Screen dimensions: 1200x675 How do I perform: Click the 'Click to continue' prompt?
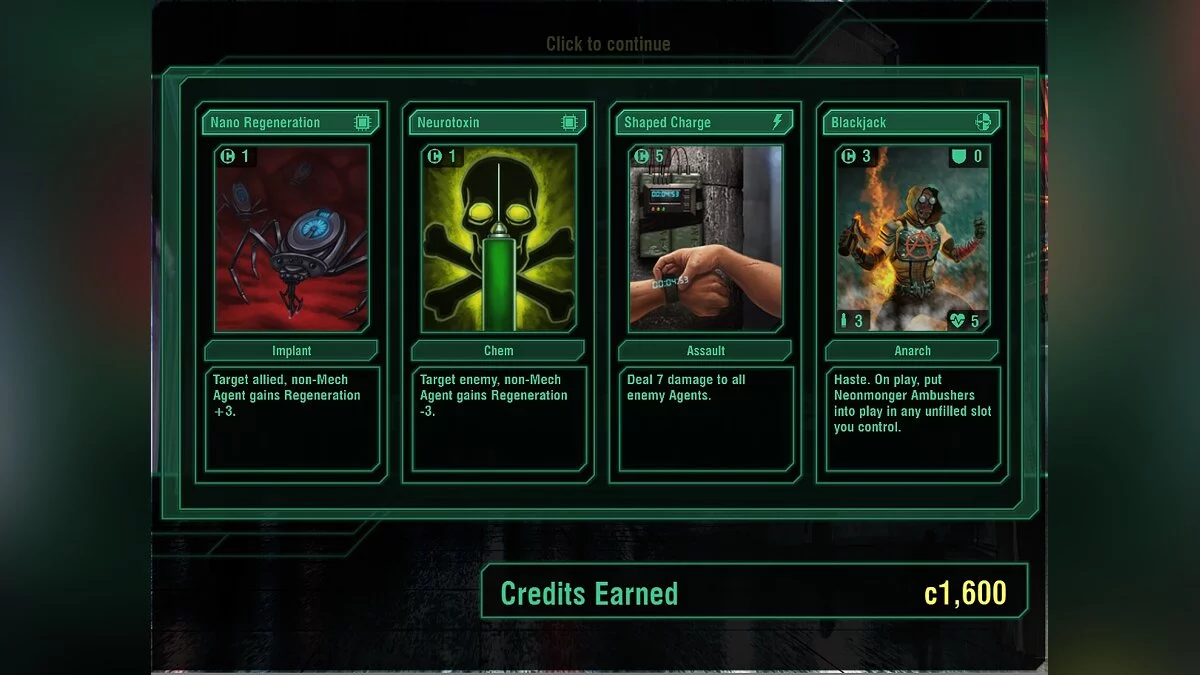(608, 44)
